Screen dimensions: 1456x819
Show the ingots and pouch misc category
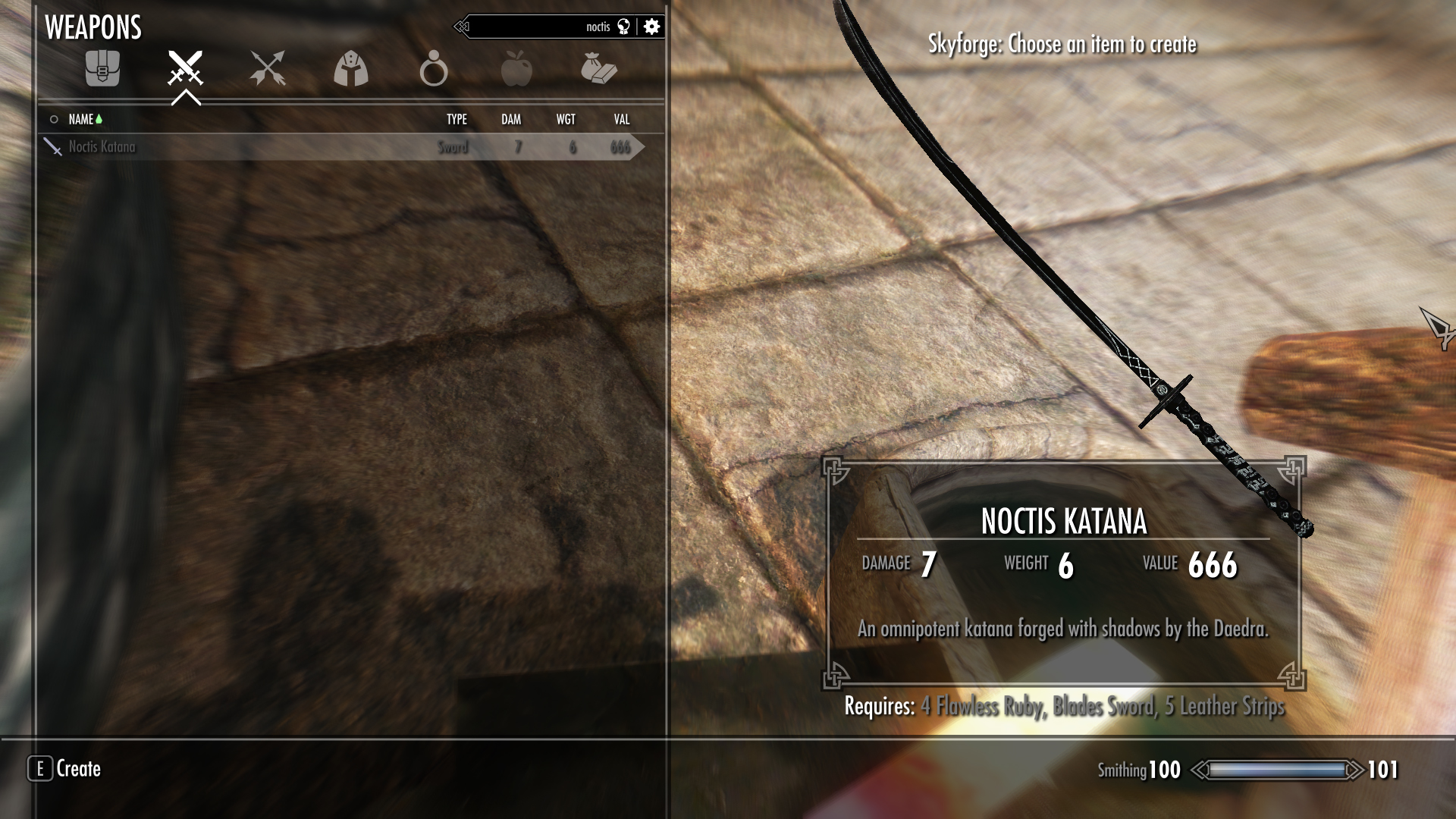point(598,69)
